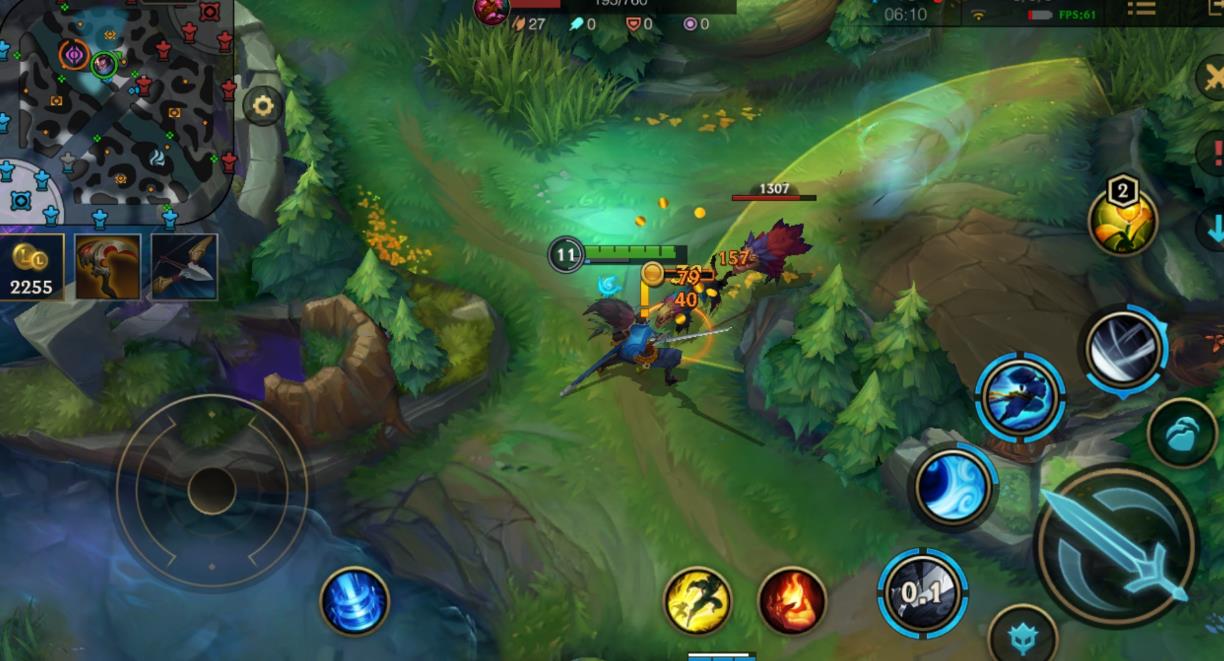Buy the recommended bow item
The image size is (1224, 661).
click(185, 267)
